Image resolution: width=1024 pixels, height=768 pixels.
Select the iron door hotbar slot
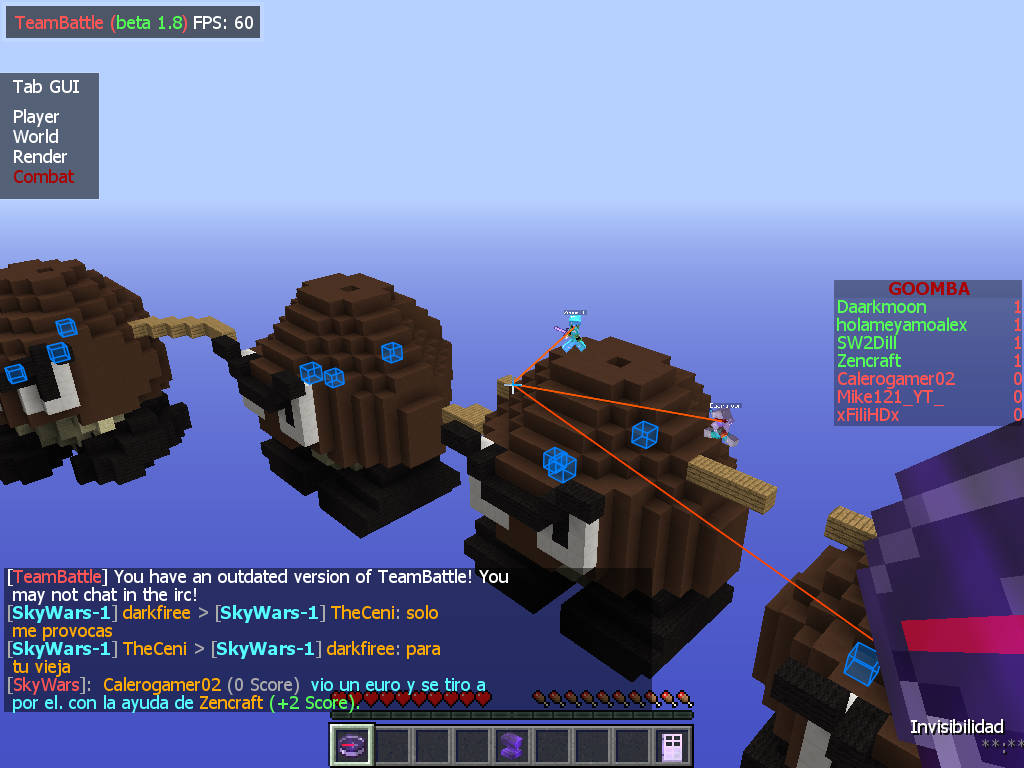[672, 745]
